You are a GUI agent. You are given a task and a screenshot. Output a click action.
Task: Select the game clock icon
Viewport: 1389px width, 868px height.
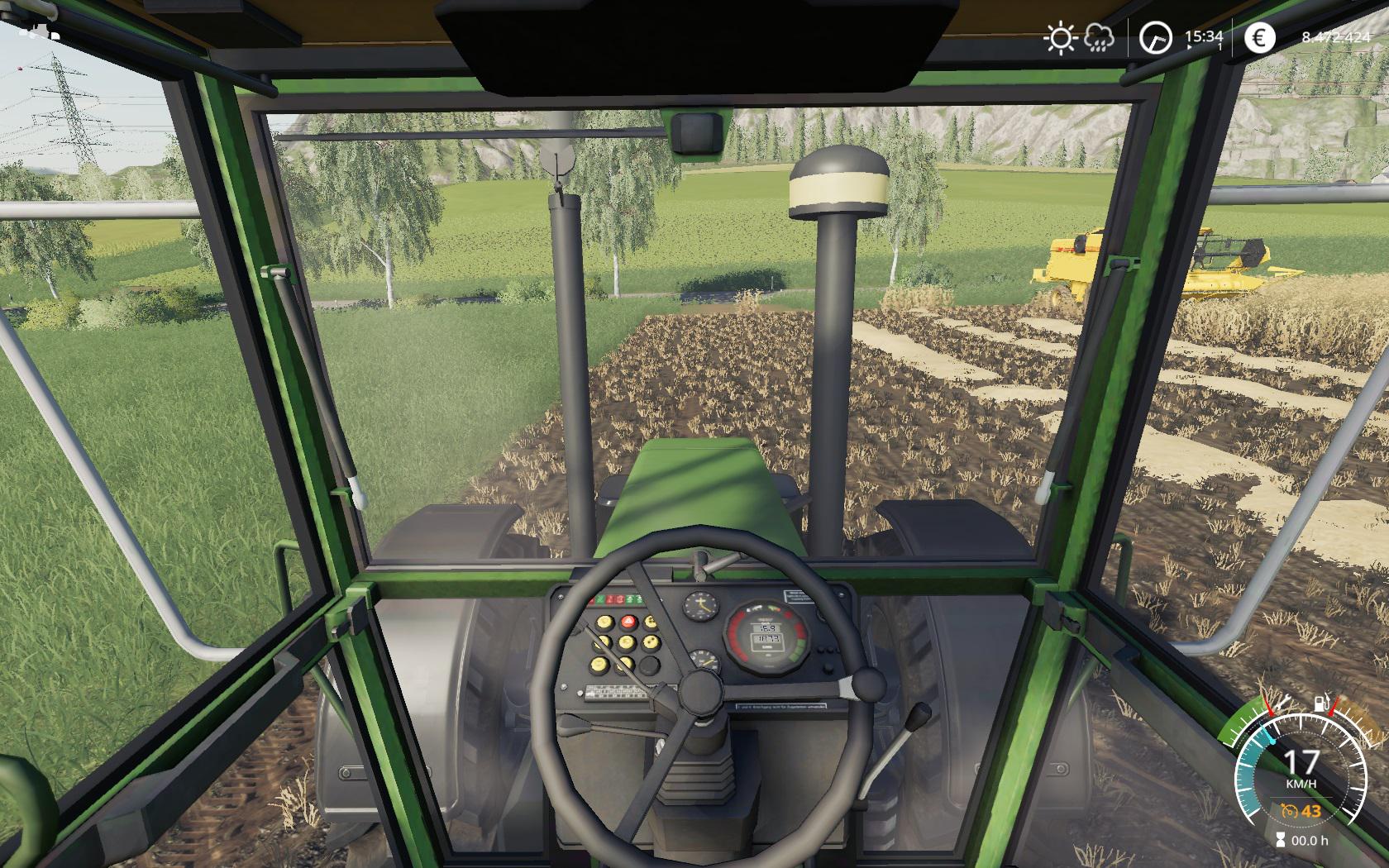tap(1155, 38)
